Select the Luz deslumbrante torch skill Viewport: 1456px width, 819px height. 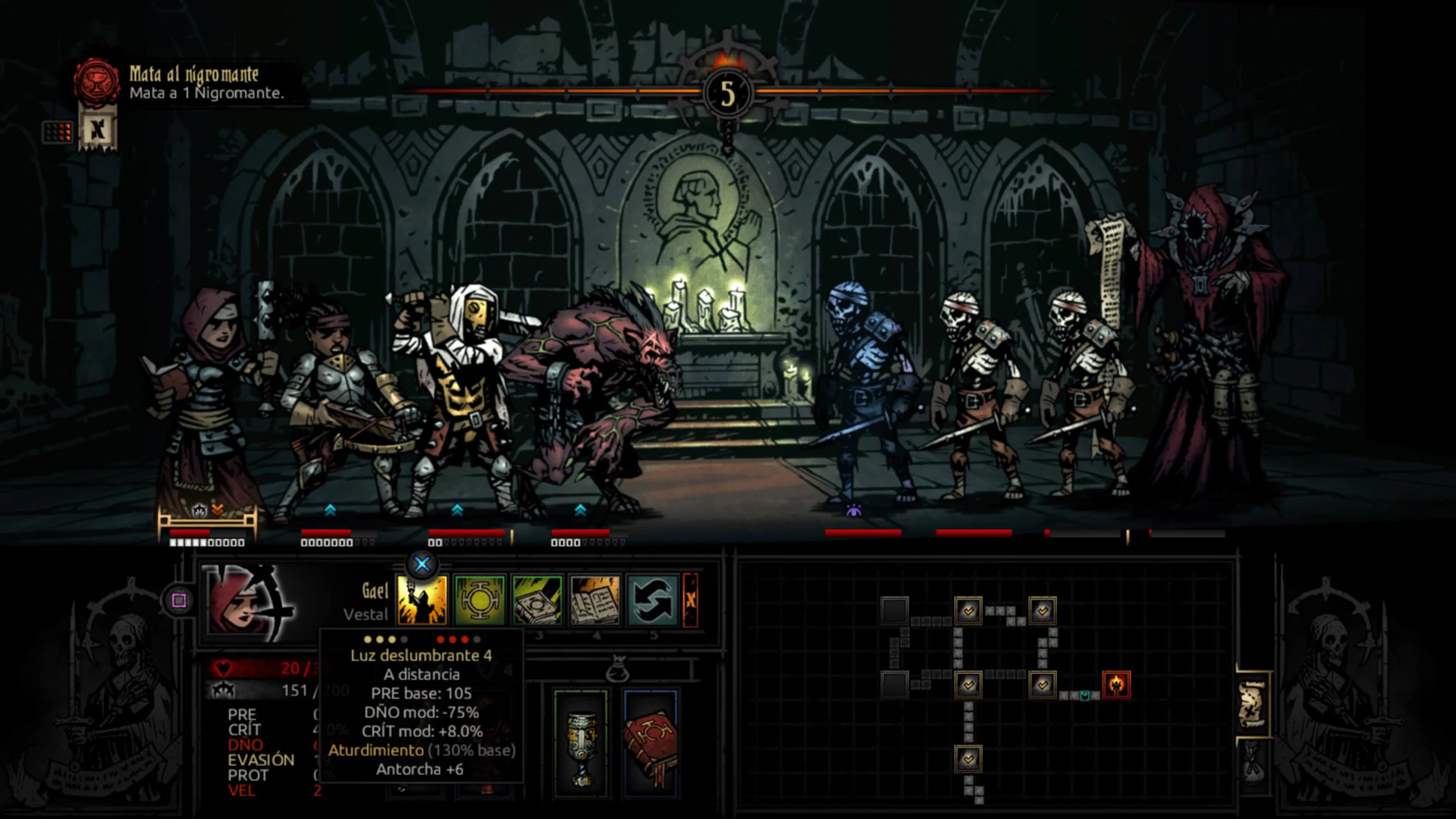pyautogui.click(x=422, y=601)
